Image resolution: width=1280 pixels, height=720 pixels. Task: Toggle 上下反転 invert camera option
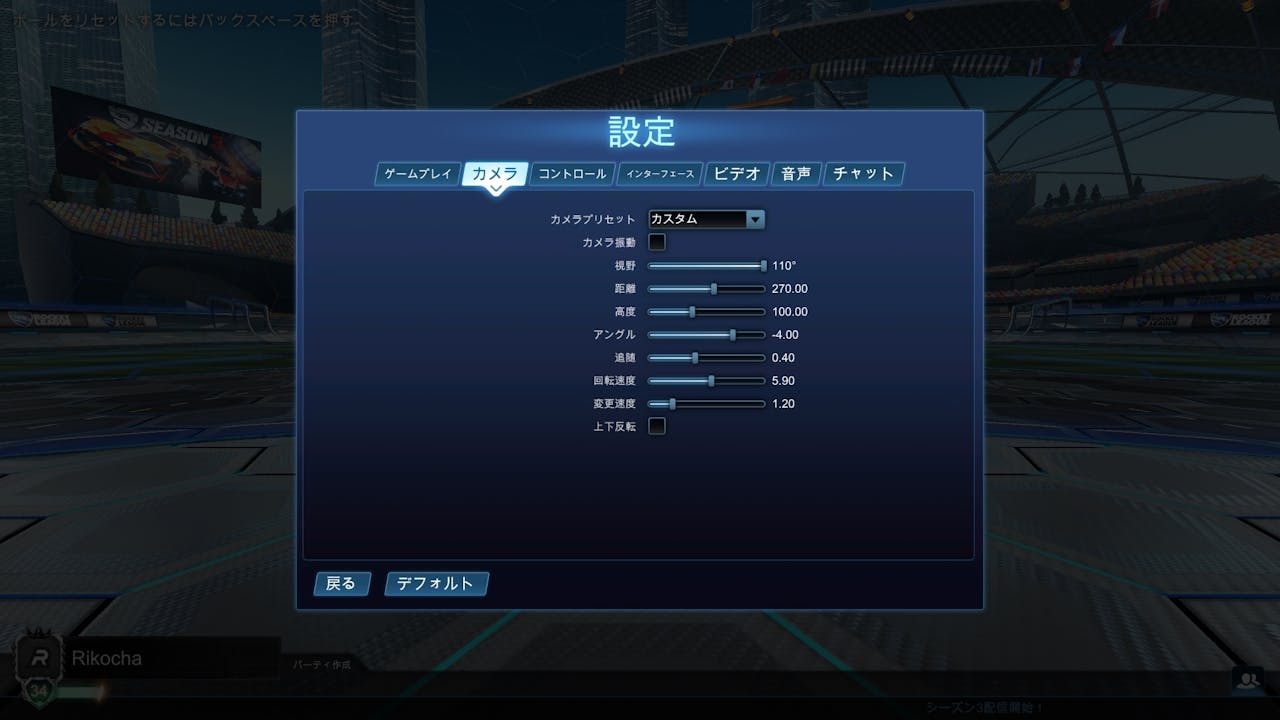point(656,425)
